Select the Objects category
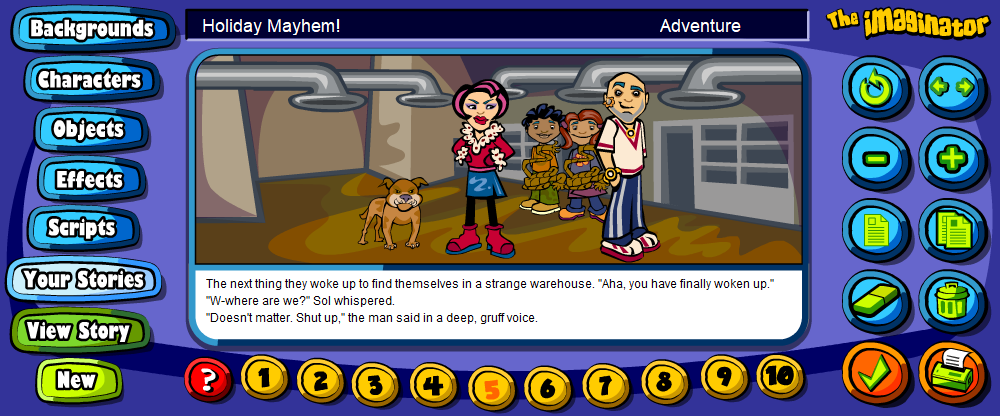This screenshot has height=416, width=1000. [x=88, y=129]
